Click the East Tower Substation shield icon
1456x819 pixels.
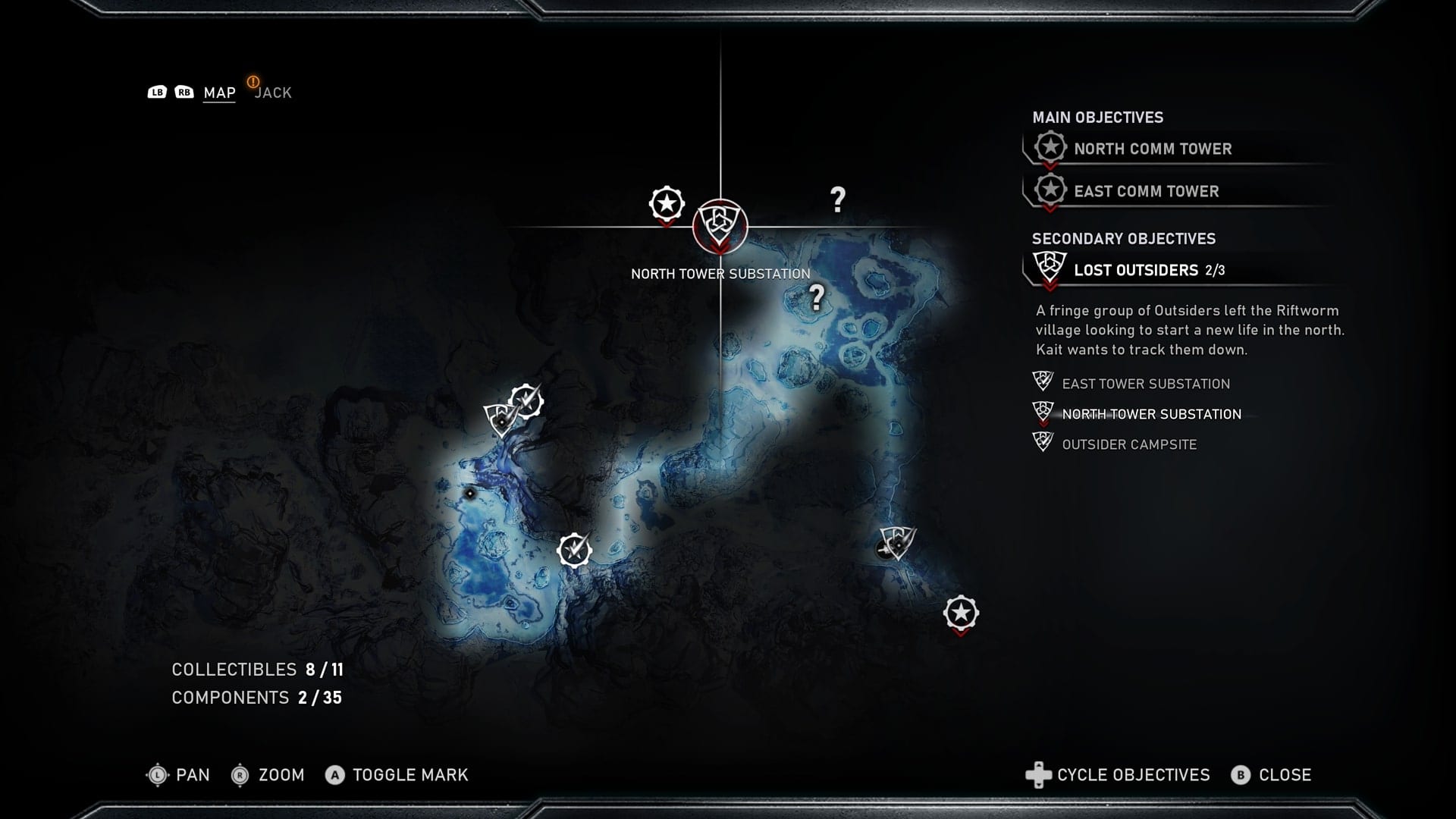click(x=1042, y=381)
